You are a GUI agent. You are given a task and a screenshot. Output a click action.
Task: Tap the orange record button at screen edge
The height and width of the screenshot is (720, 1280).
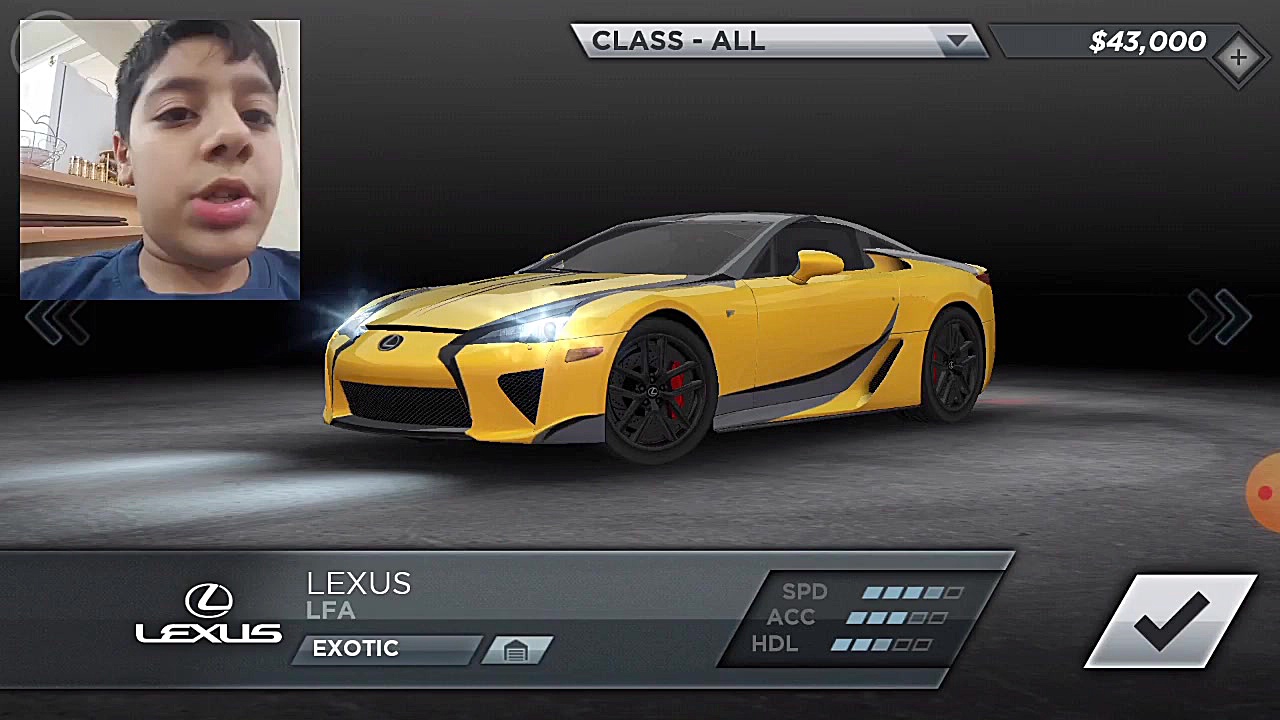pos(1265,493)
